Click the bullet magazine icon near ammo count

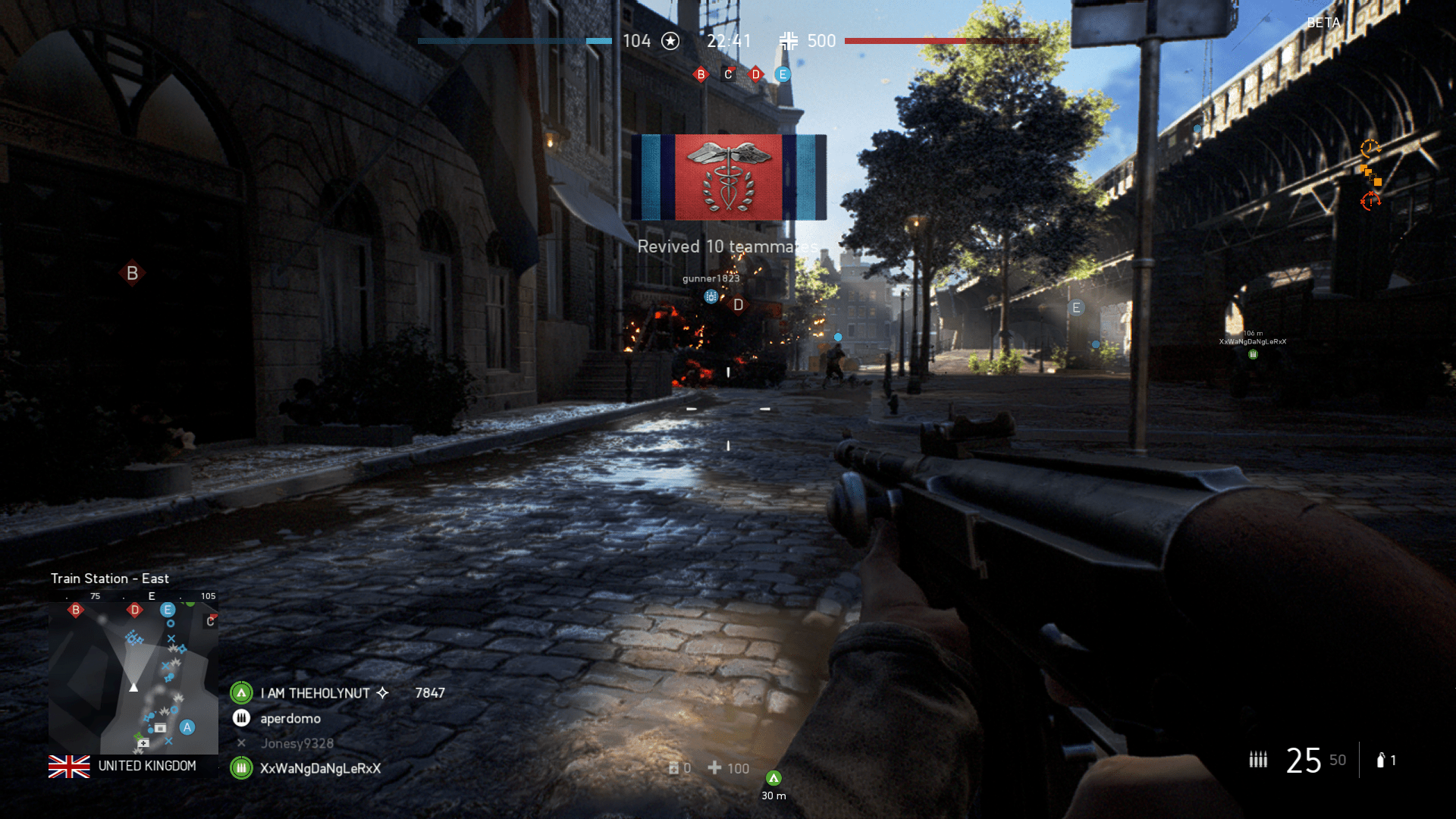point(1258,759)
